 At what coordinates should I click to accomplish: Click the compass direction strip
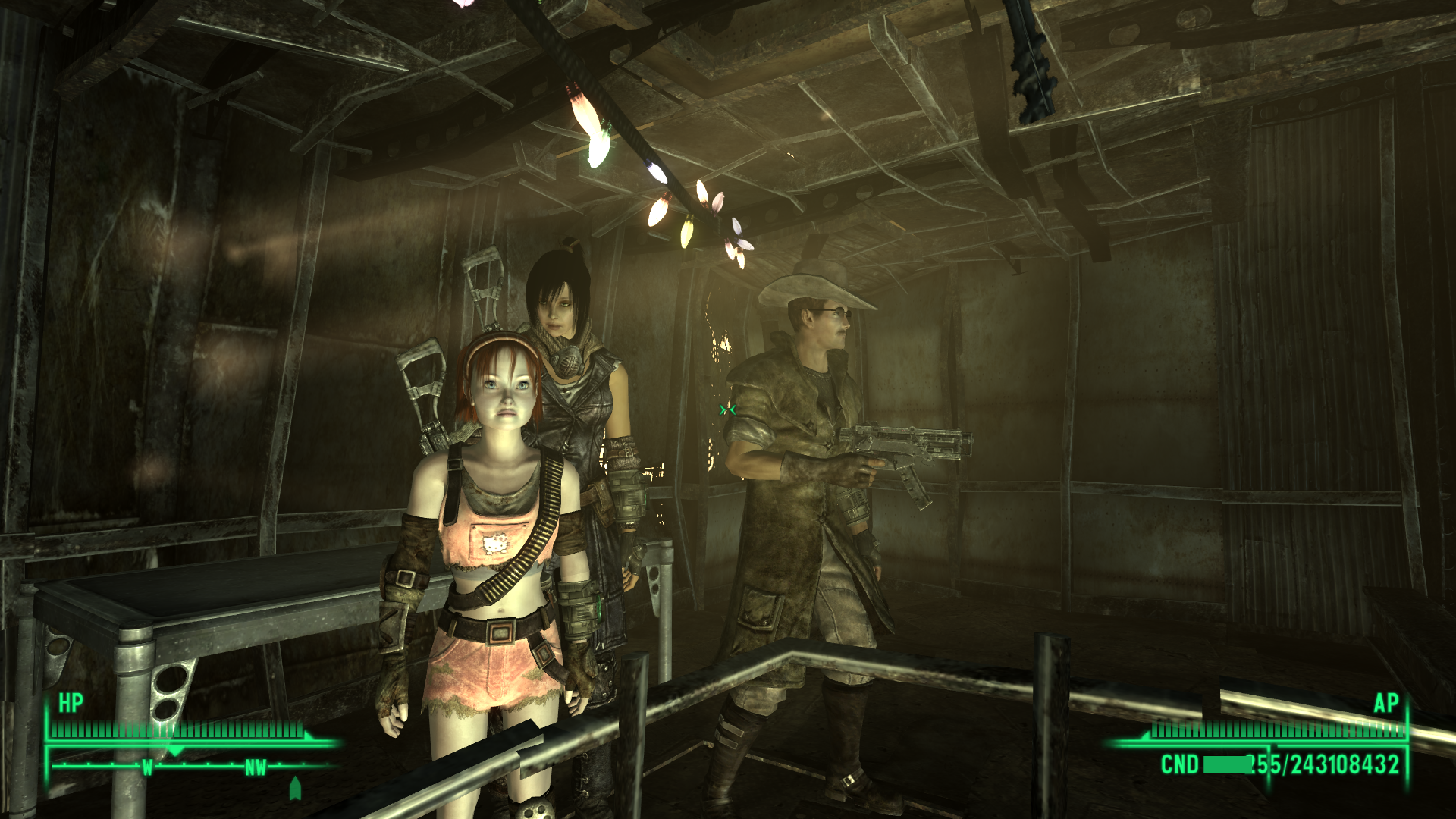pos(193,767)
